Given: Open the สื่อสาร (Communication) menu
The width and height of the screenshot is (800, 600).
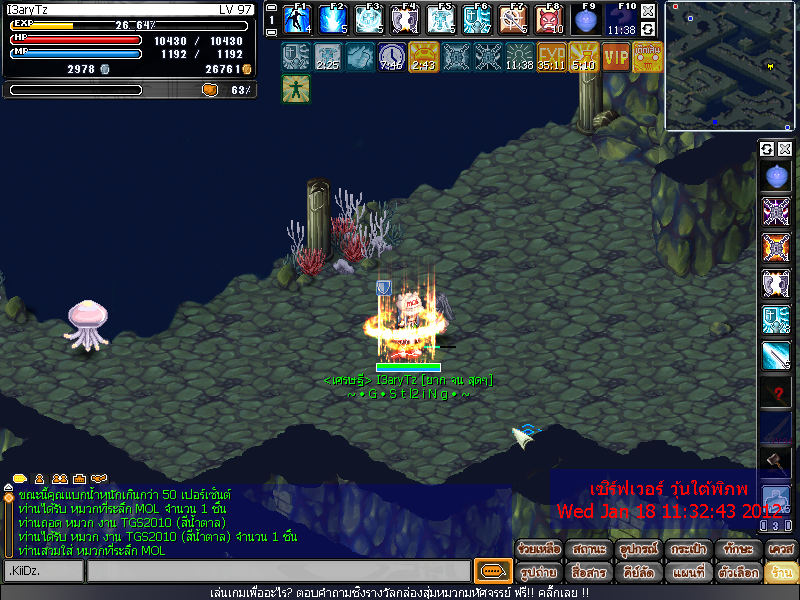Looking at the screenshot, I should 589,572.
